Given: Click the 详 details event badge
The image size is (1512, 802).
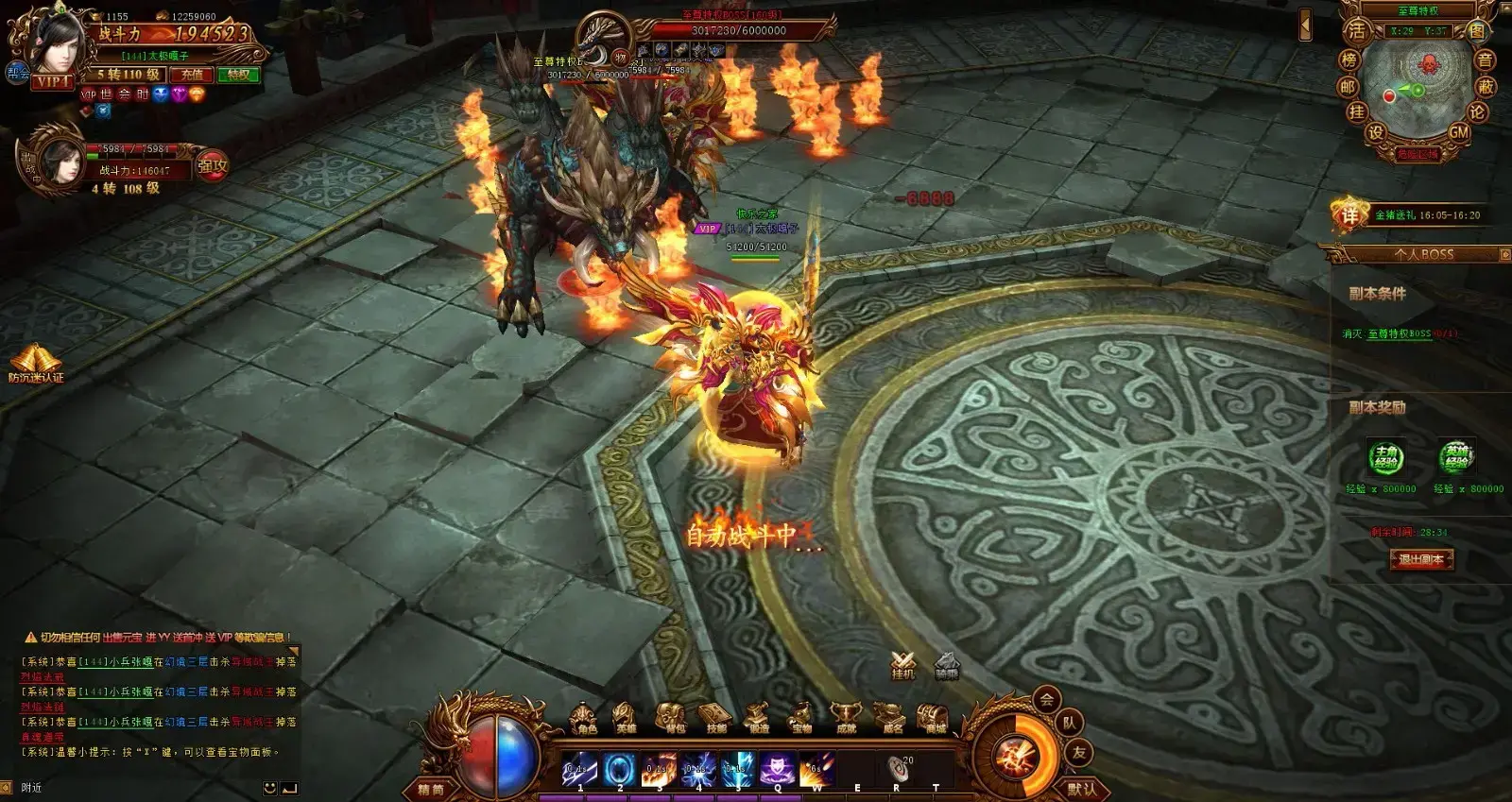Looking at the screenshot, I should click(1349, 215).
